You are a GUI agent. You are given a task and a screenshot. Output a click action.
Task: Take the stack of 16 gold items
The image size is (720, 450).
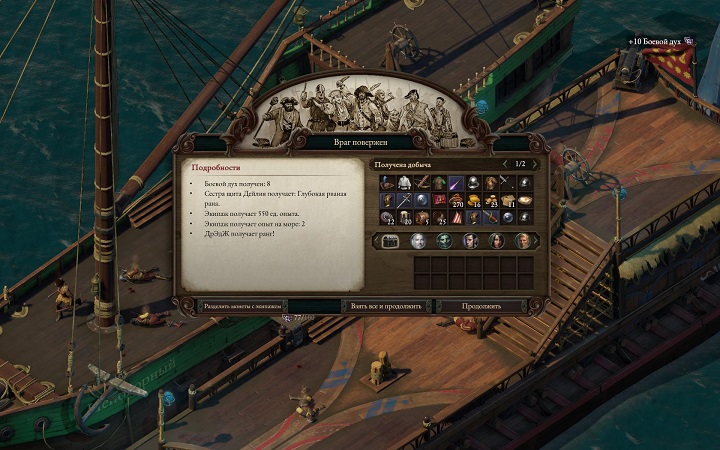point(473,200)
